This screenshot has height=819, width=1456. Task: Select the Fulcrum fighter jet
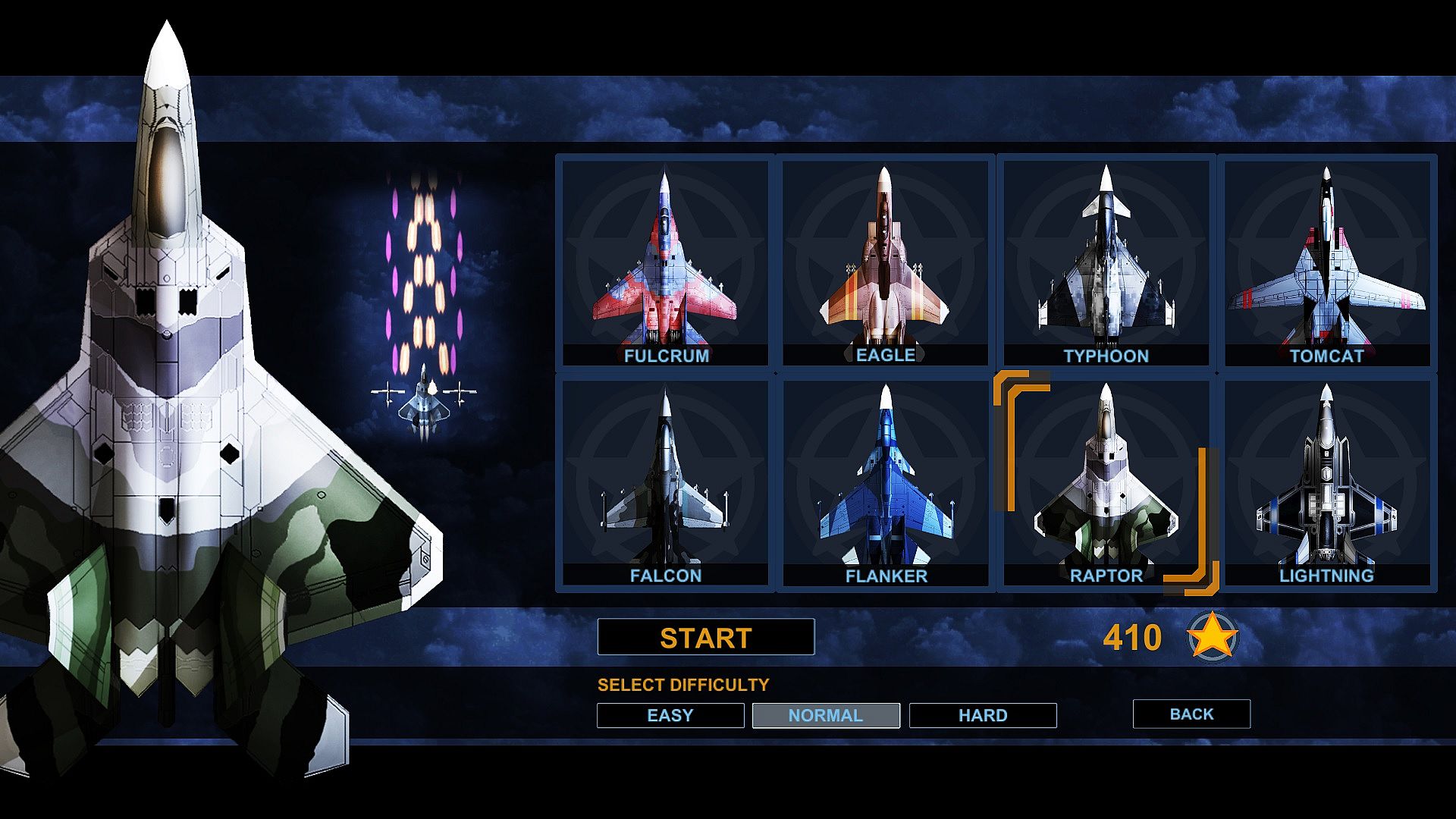(x=665, y=262)
